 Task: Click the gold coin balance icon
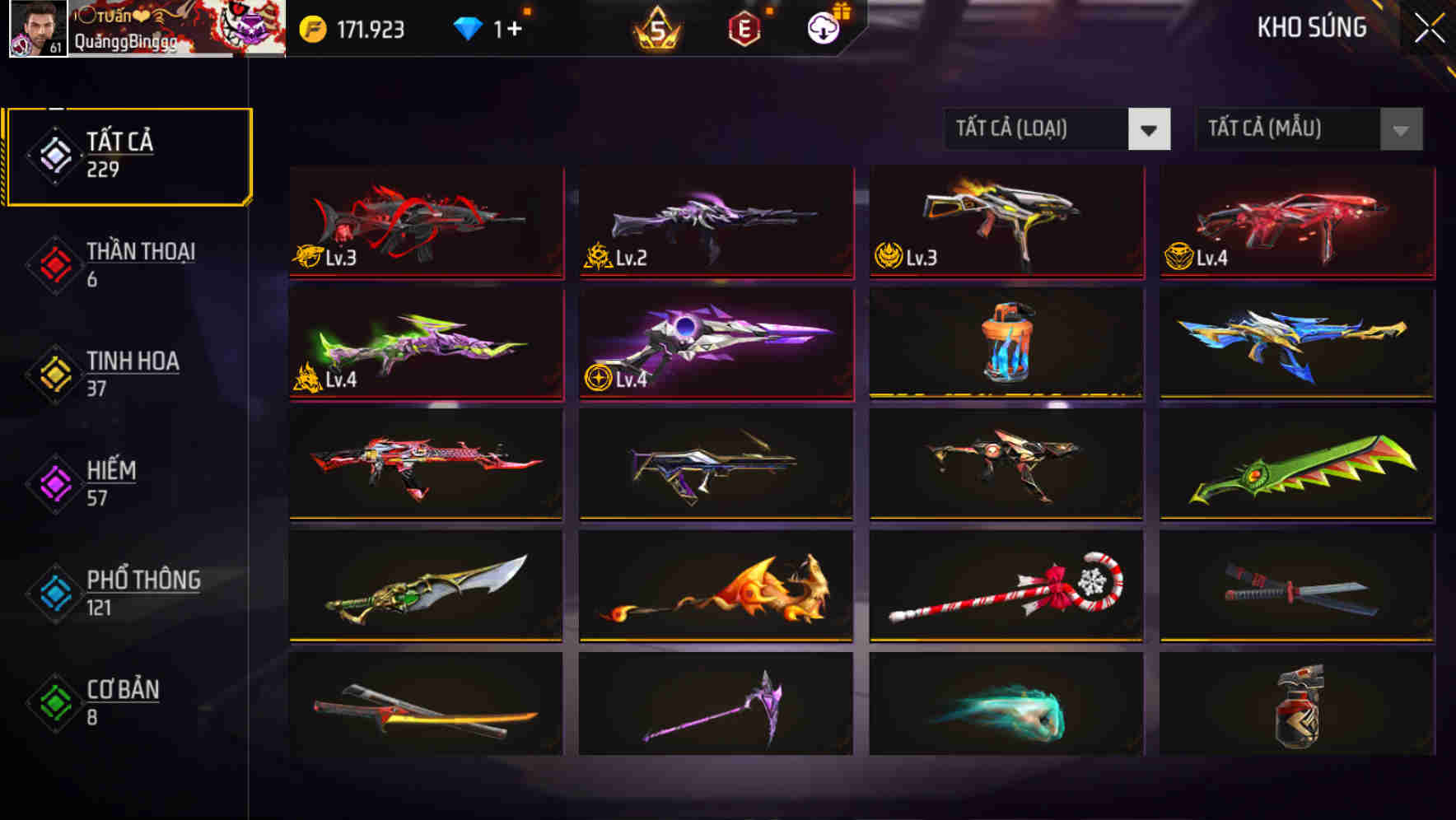pos(313,29)
